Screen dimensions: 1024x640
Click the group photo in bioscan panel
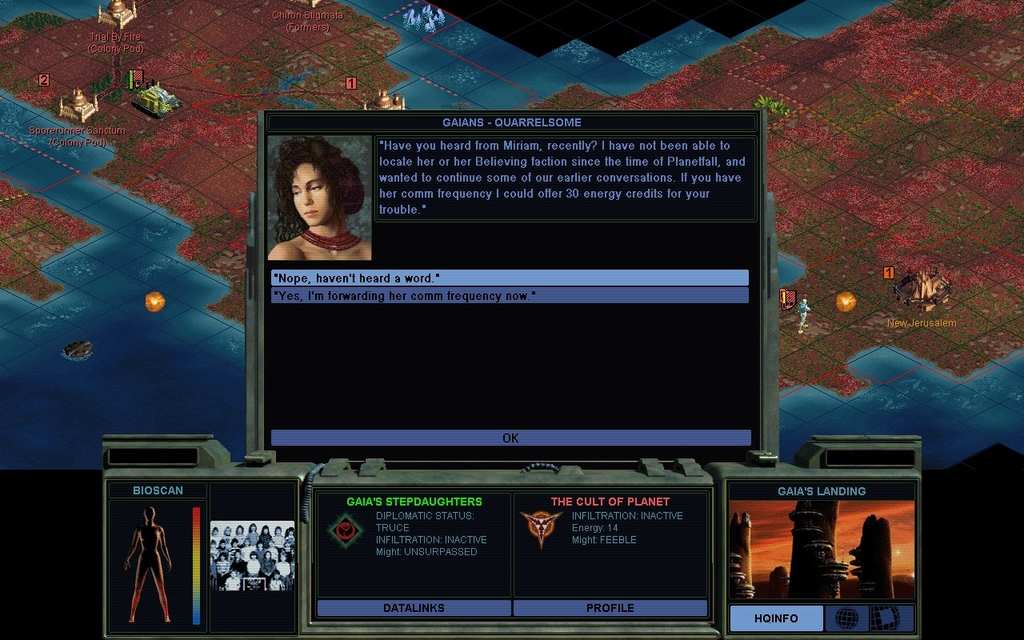pos(254,556)
